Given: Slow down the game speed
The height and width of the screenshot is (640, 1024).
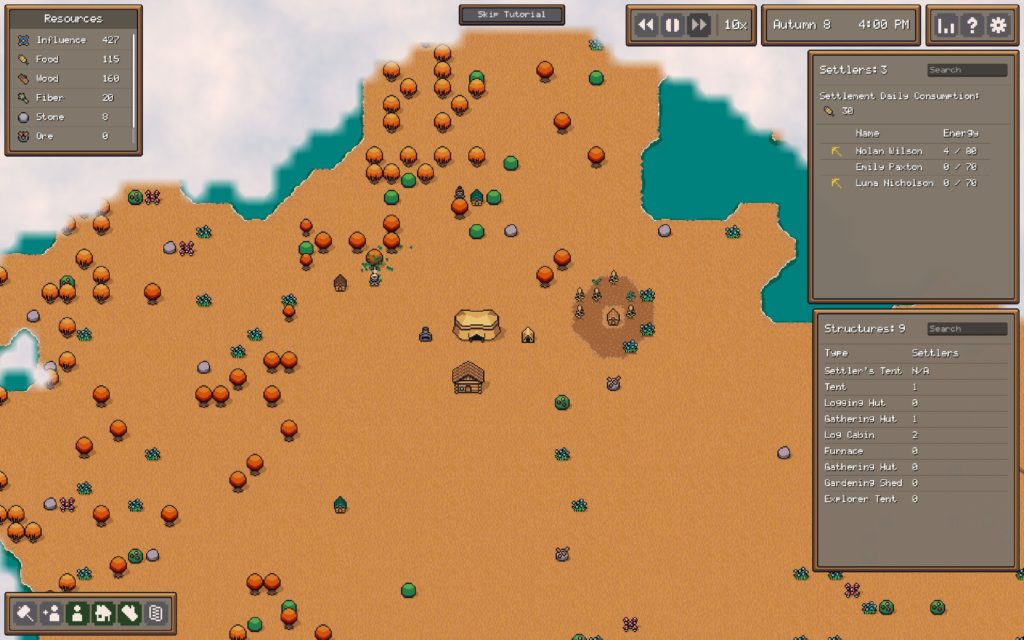Looking at the screenshot, I should (x=646, y=25).
